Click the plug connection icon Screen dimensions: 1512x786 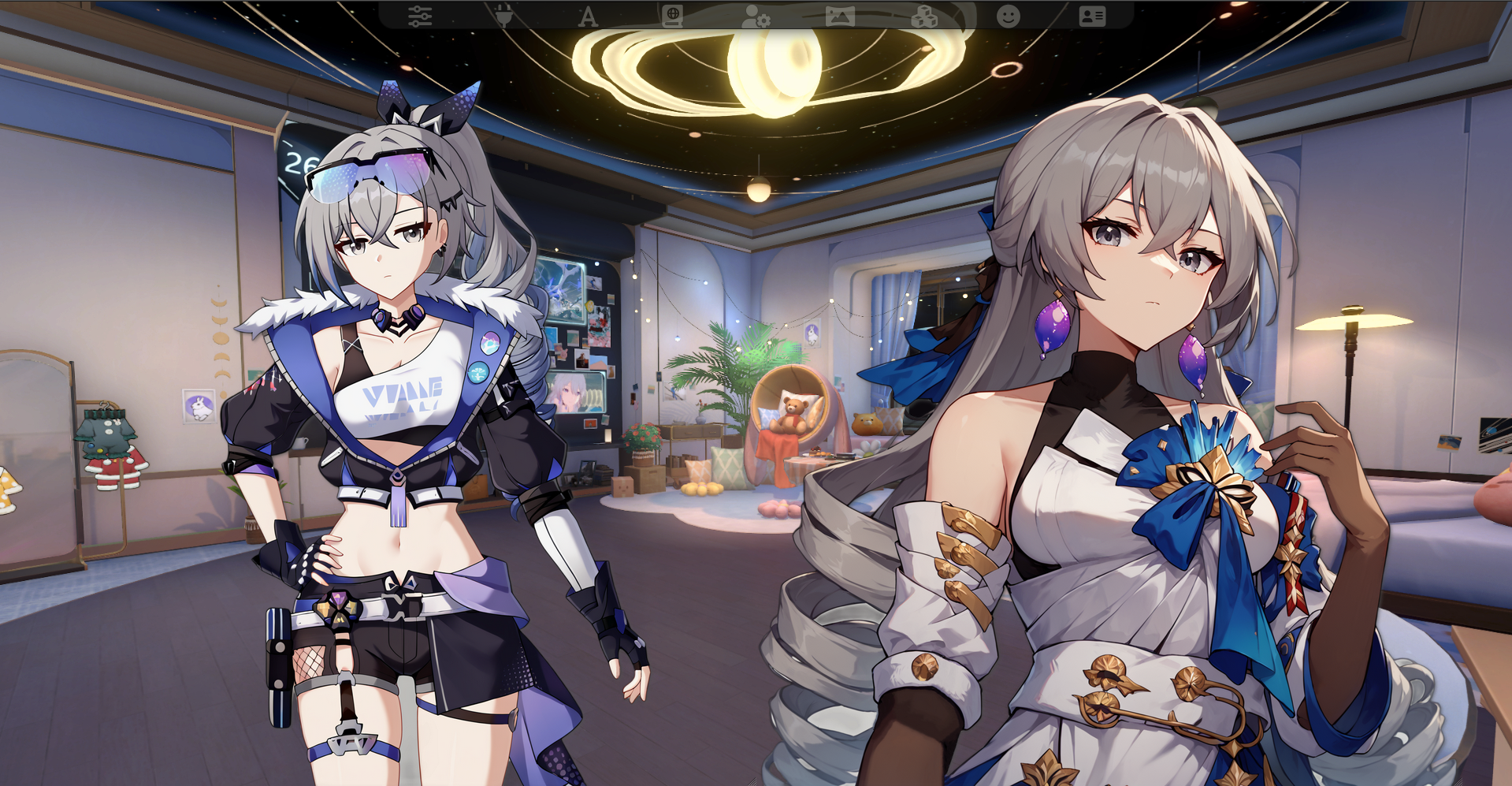(504, 16)
